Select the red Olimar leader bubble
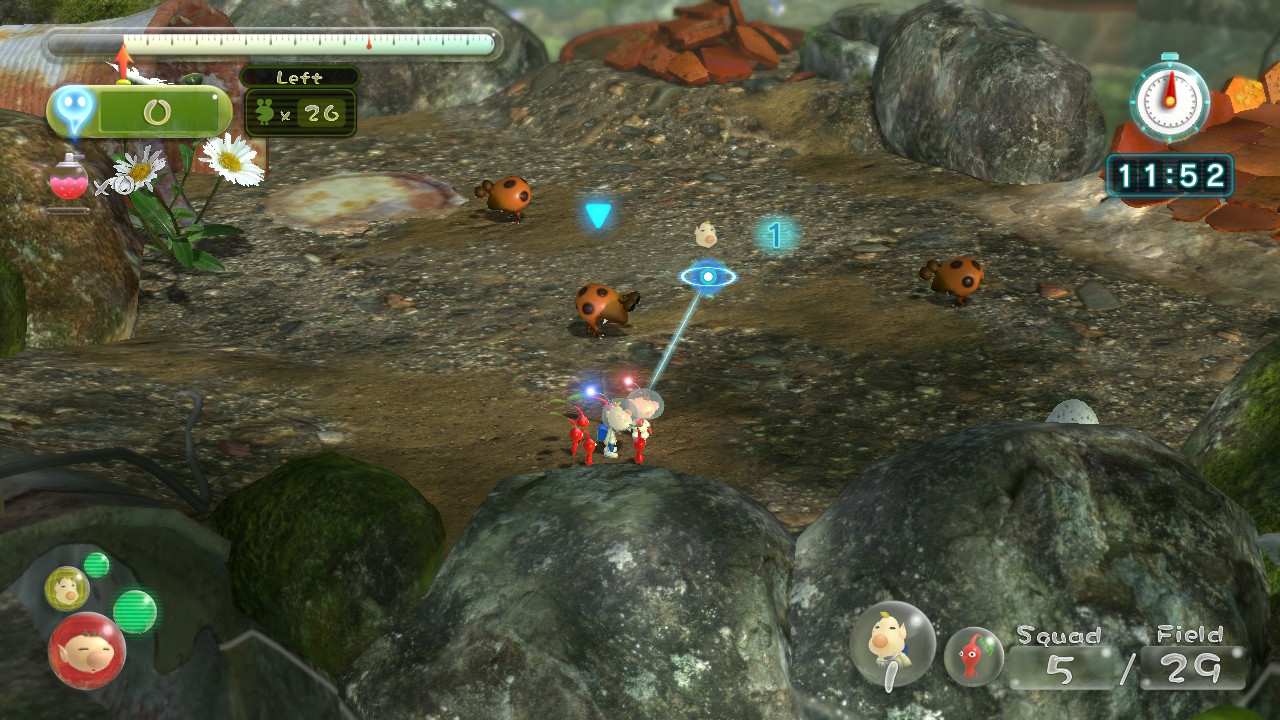Image resolution: width=1280 pixels, height=720 pixels. pyautogui.click(x=87, y=650)
